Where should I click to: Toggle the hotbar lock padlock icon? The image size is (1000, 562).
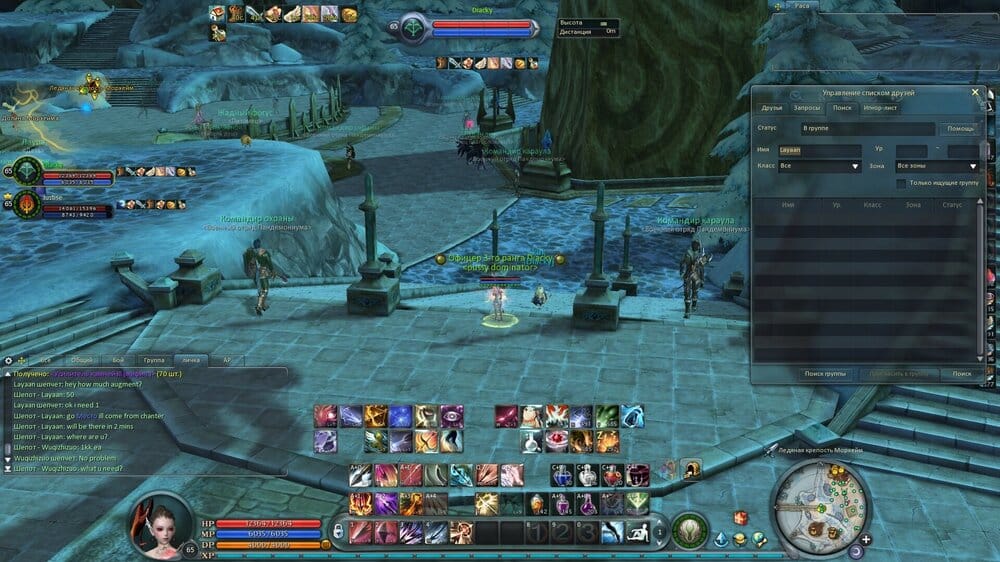pos(338,530)
